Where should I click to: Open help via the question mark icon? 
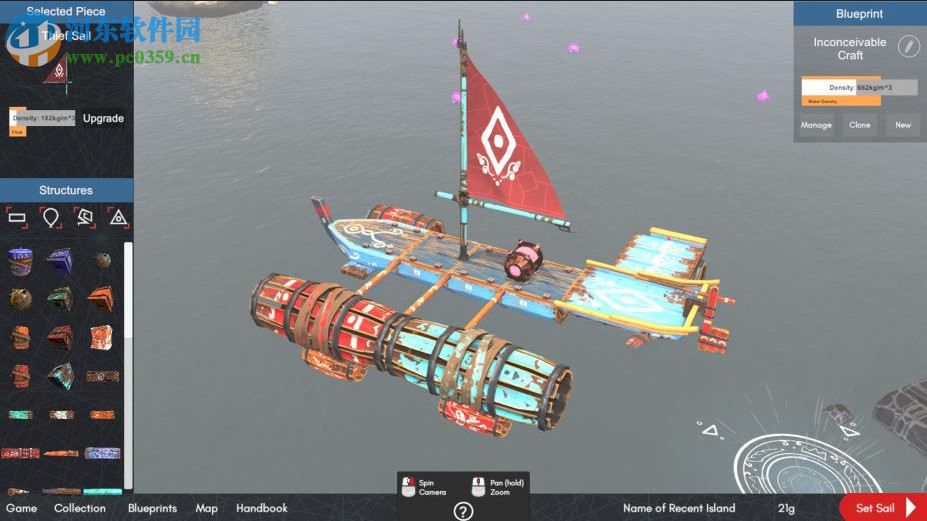463,512
